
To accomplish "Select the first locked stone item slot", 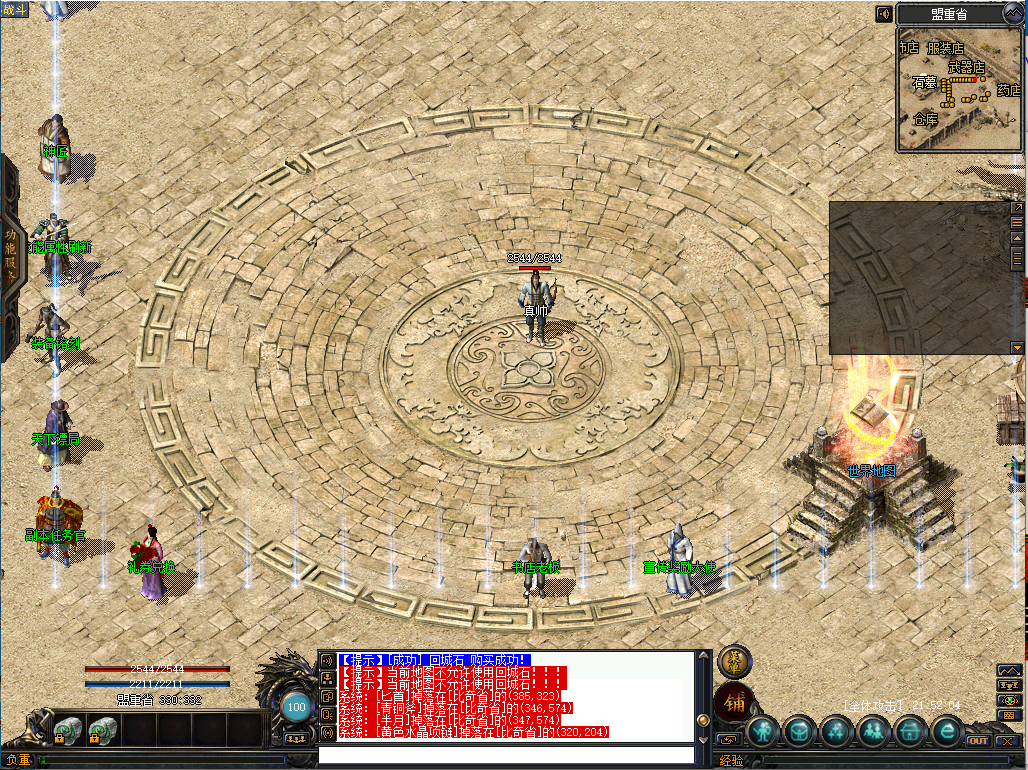I will tap(67, 731).
